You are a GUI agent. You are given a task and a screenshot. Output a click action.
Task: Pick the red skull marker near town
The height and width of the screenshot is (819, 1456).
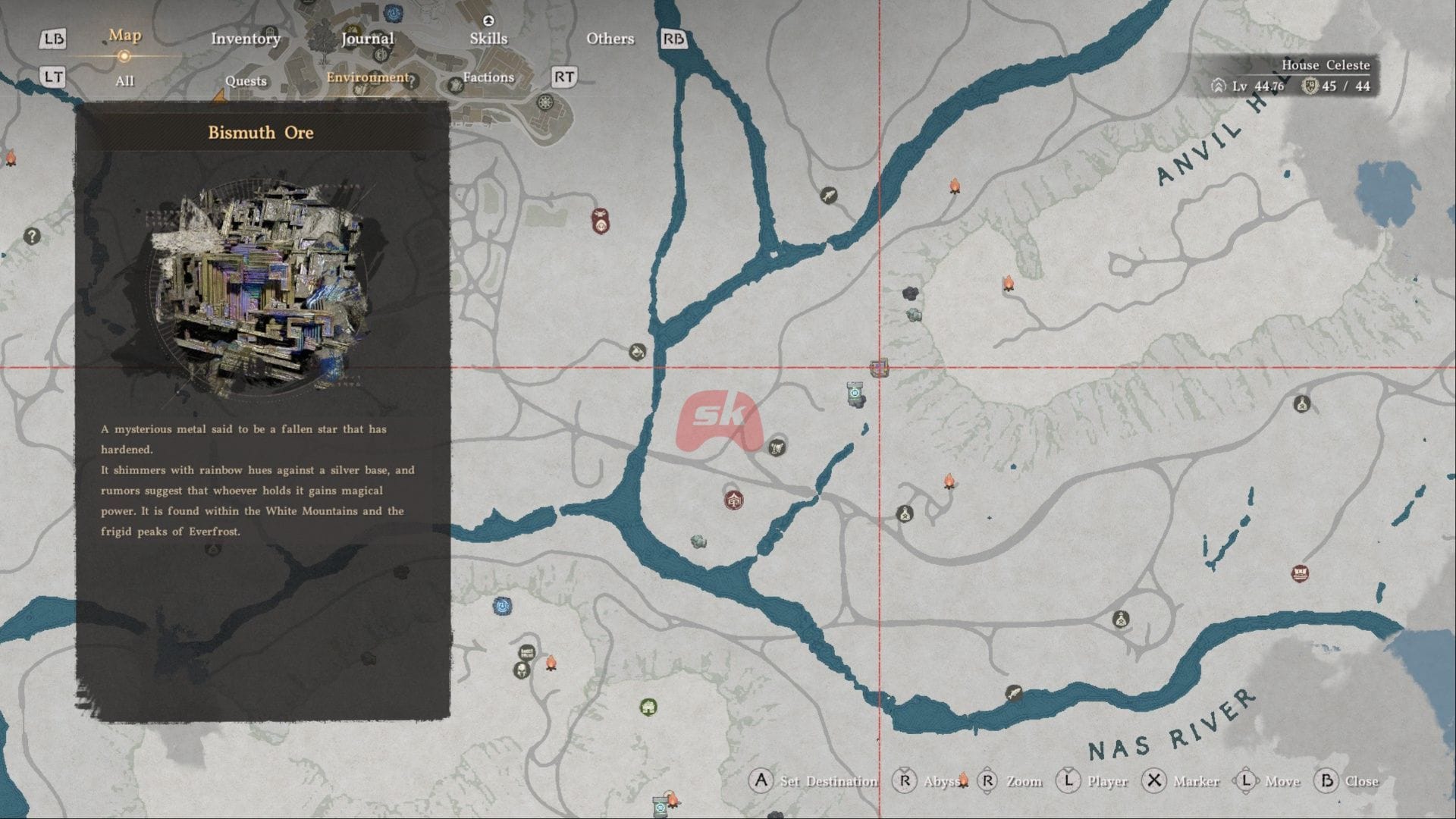click(601, 222)
